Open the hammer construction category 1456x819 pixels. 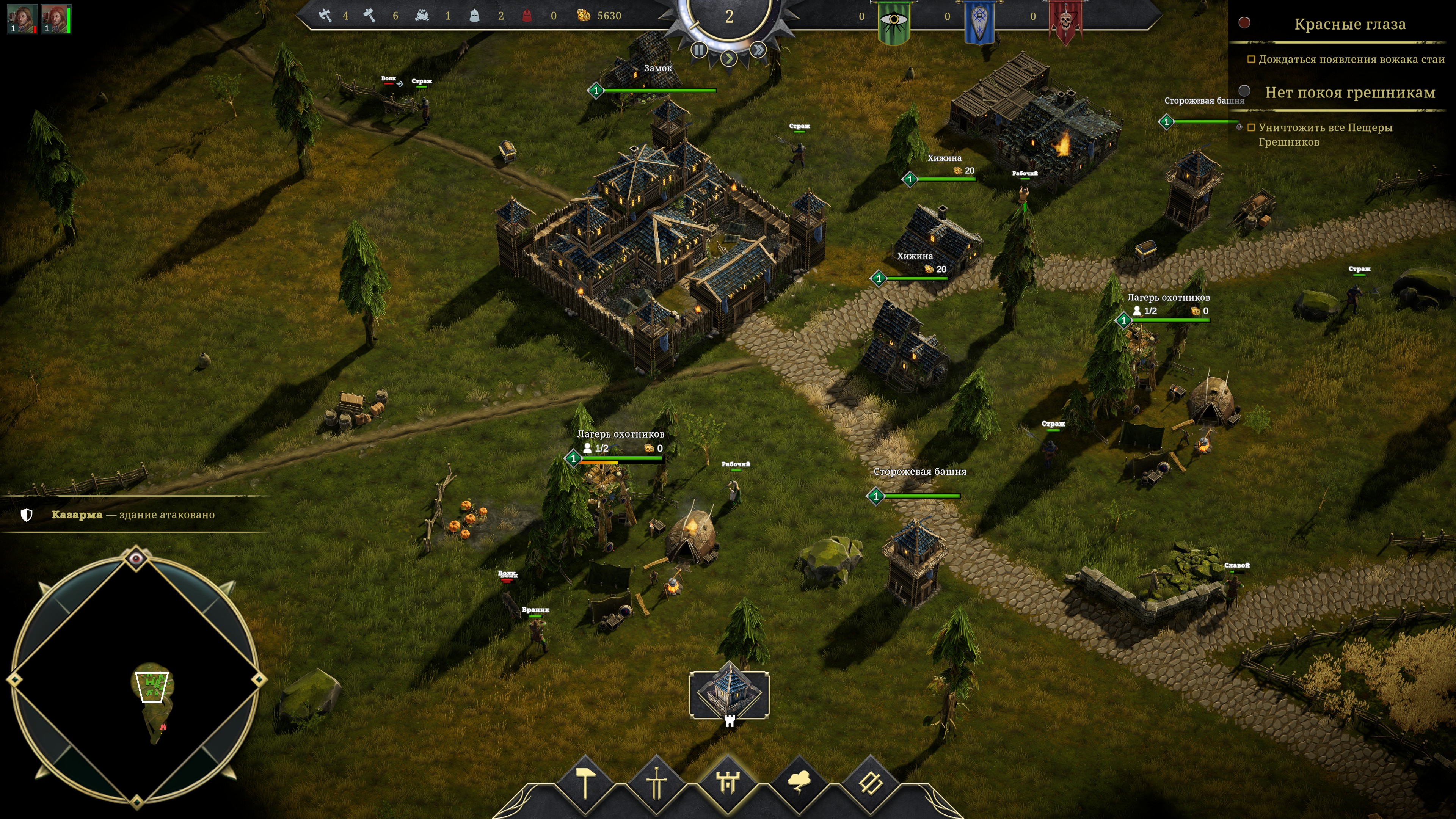point(585,783)
